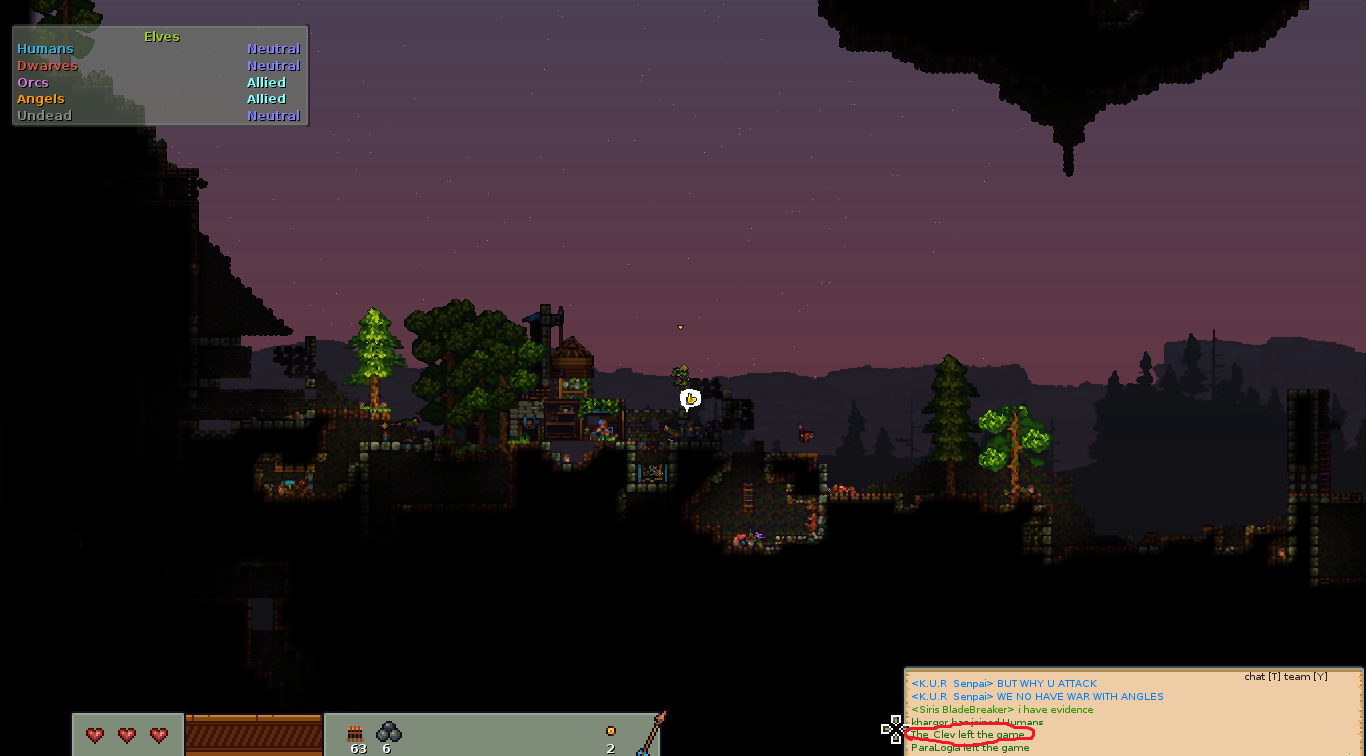Choose the Orcs faction row
Screen dimensions: 1366x756
[33, 83]
